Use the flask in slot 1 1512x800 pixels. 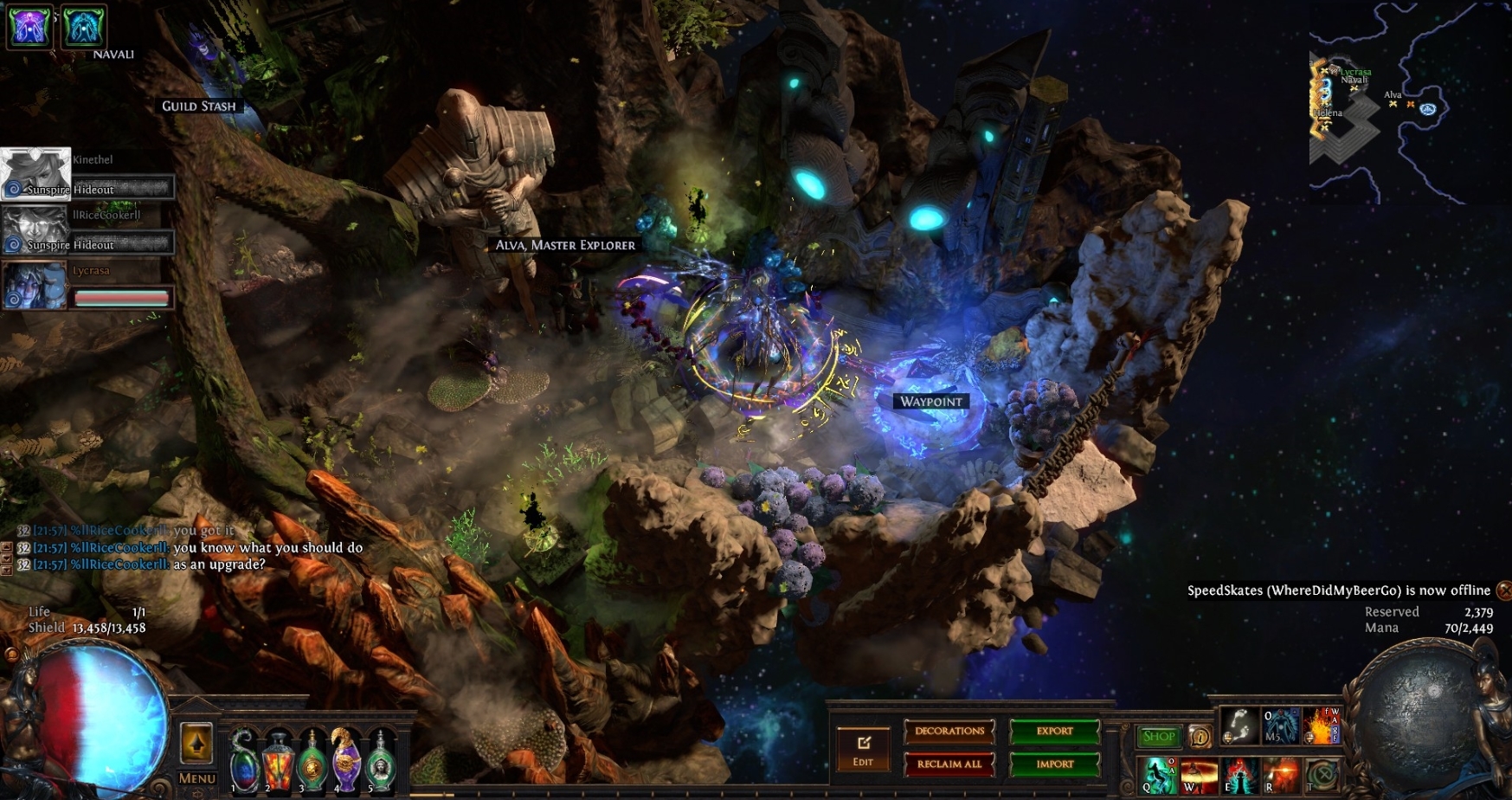point(245,762)
